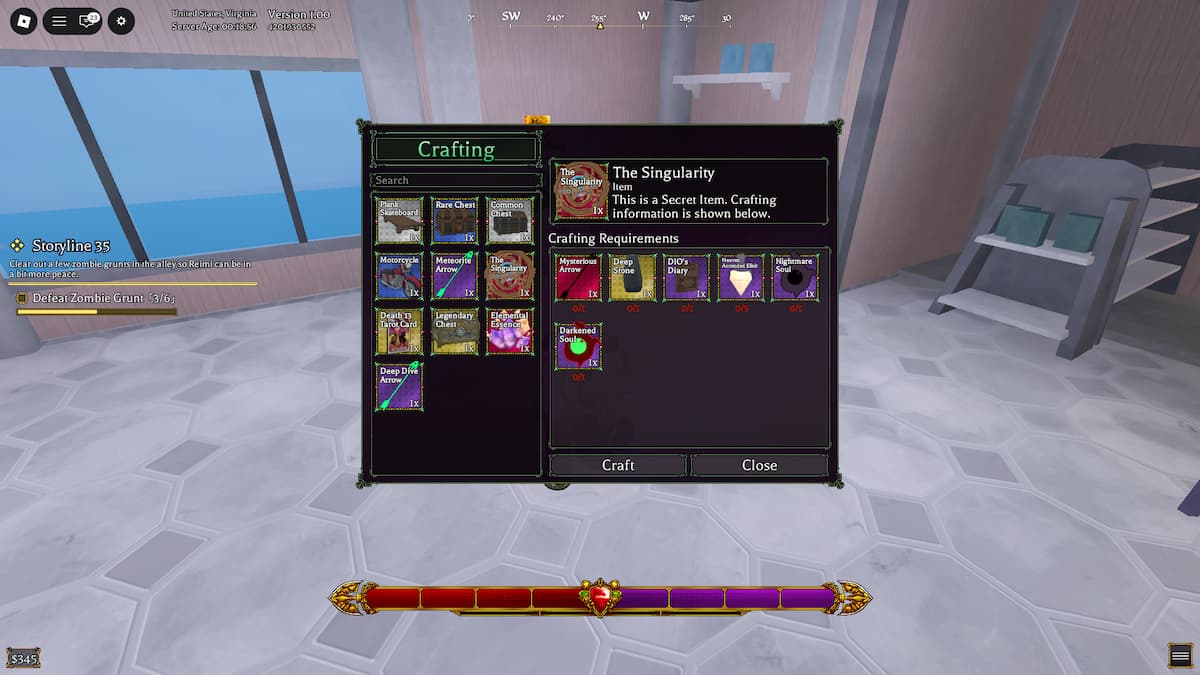Image resolution: width=1200 pixels, height=675 pixels.
Task: Open the gear settings icon
Action: [x=121, y=20]
